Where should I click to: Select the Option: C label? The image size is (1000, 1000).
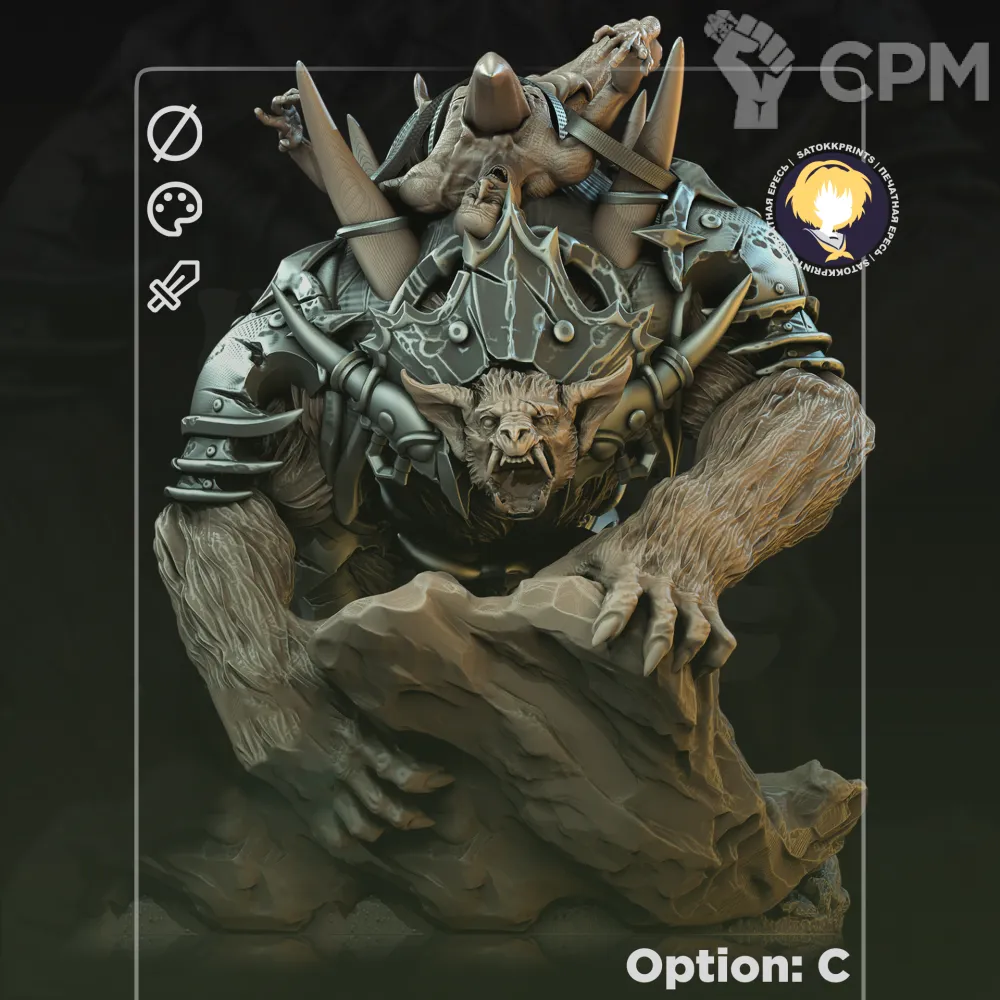738,965
